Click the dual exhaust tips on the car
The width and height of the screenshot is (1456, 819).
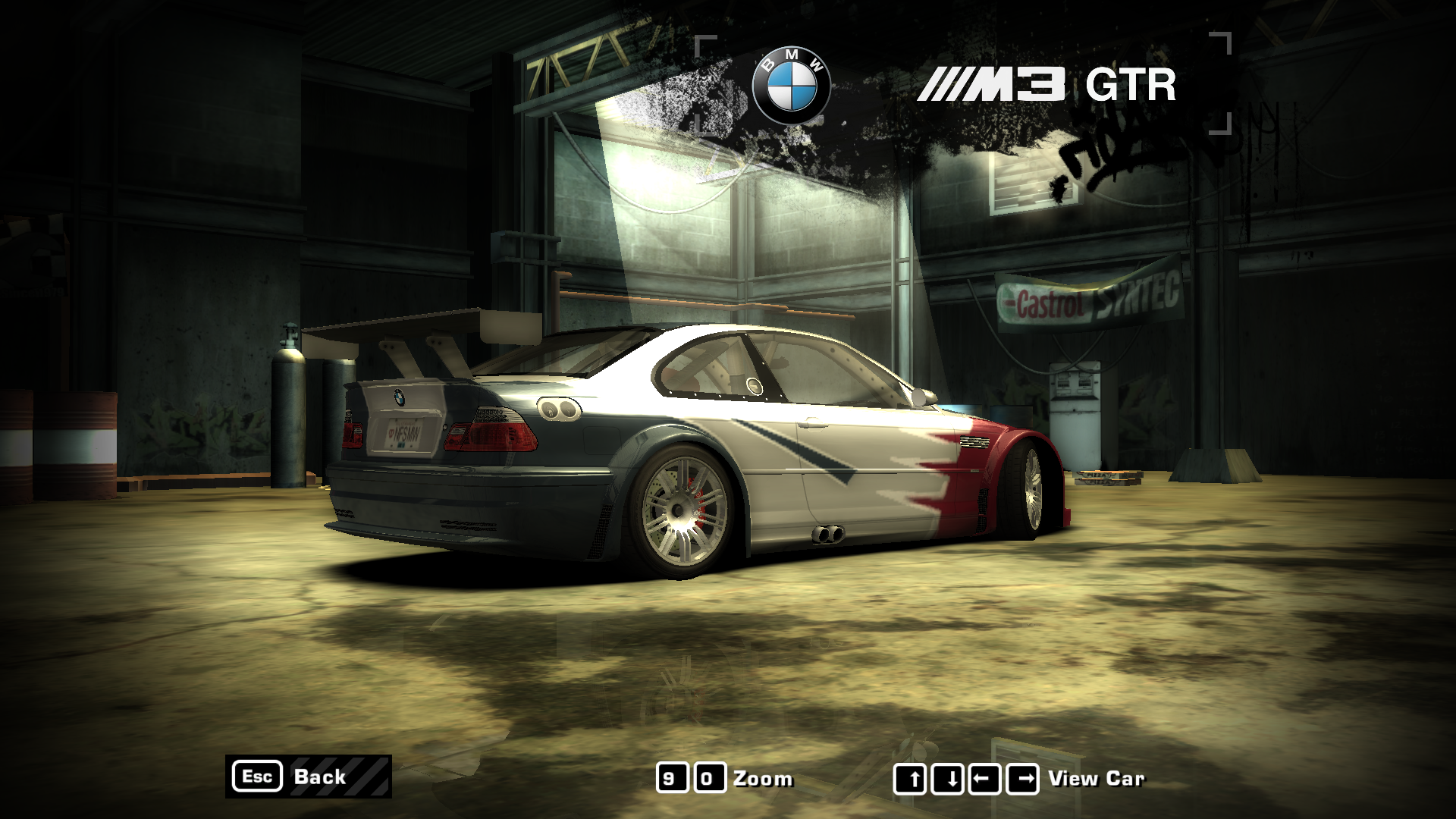point(830,535)
